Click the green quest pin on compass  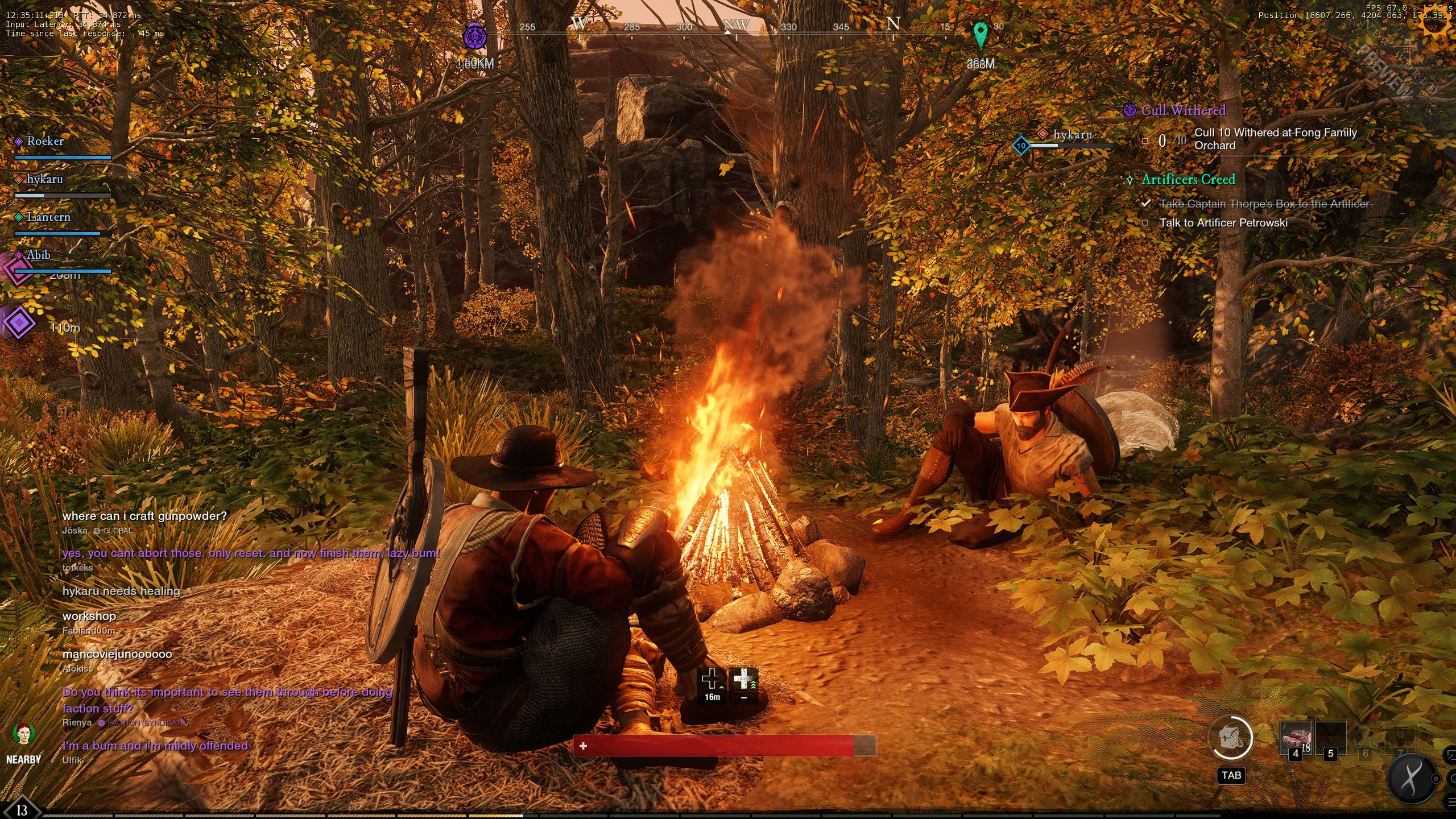click(980, 34)
